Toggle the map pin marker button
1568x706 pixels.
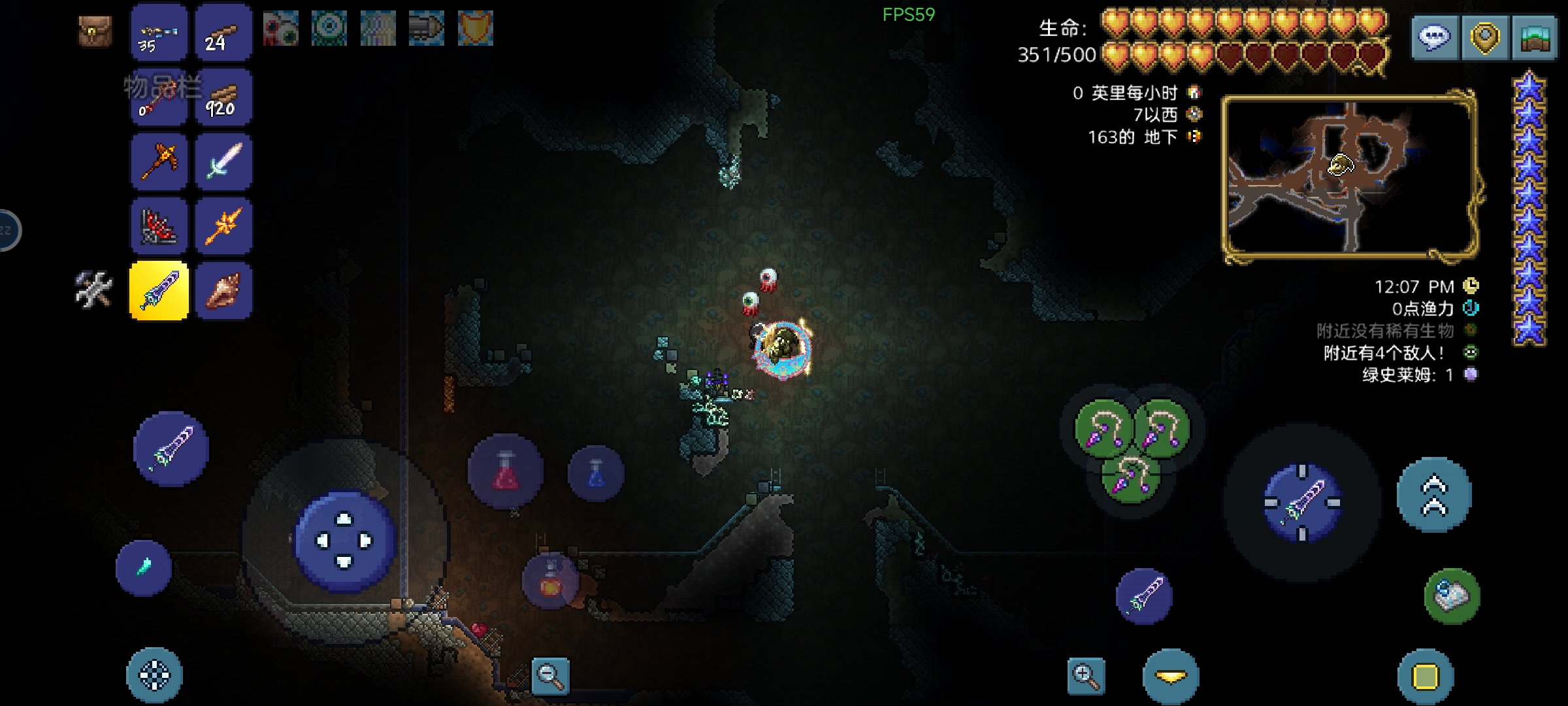[1484, 38]
